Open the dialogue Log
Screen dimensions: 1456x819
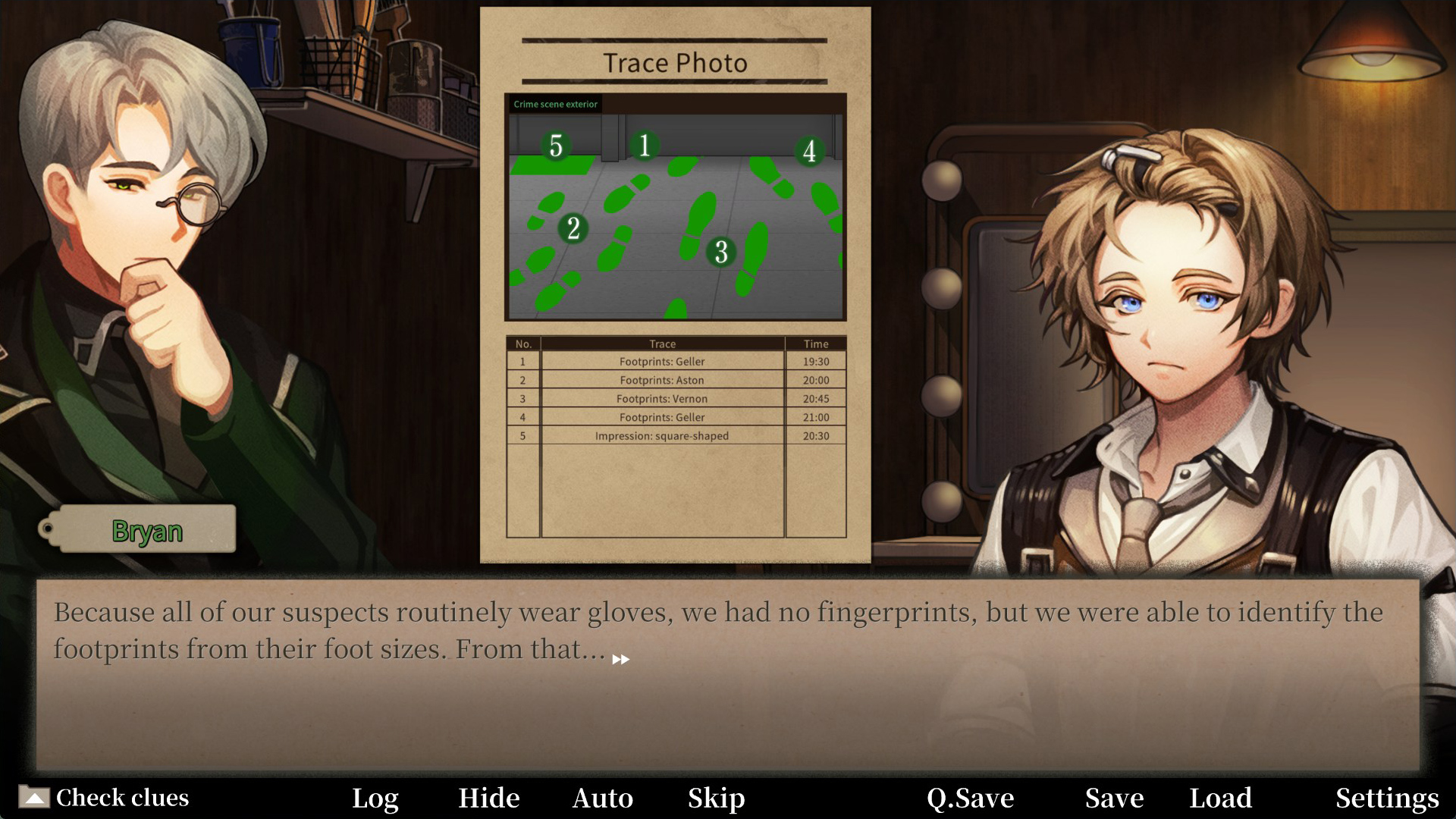click(x=375, y=798)
